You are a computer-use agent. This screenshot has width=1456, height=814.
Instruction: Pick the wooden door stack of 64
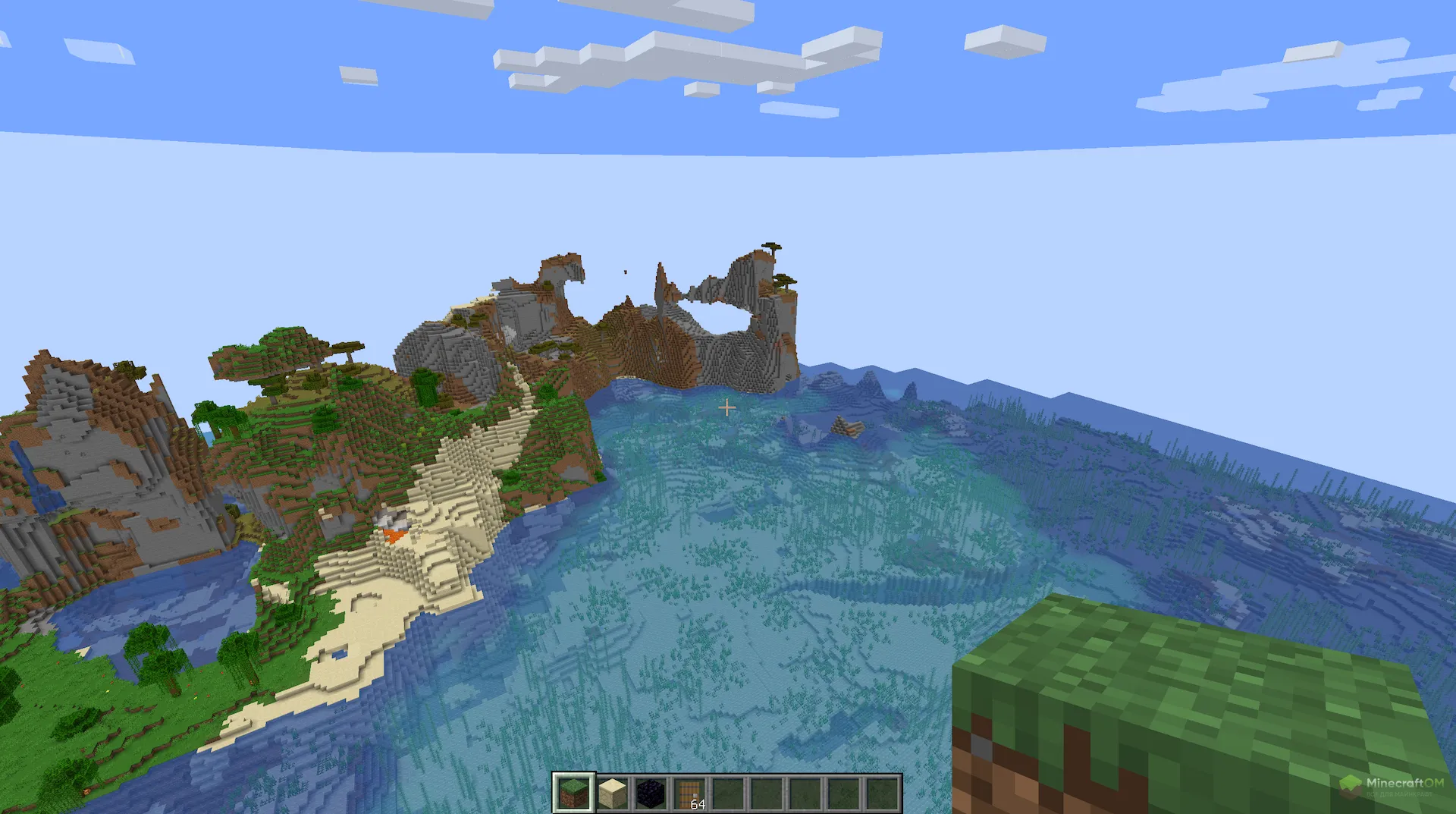tap(689, 794)
